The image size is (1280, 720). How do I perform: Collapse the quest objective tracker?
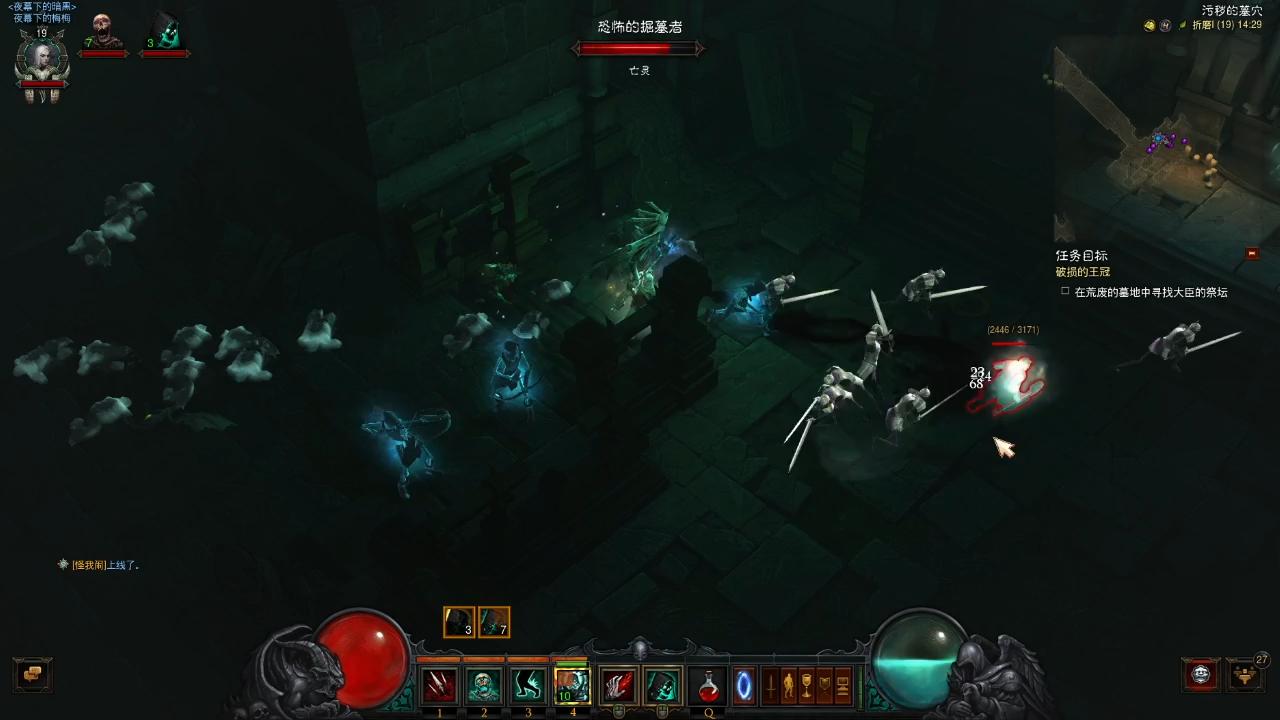(1252, 254)
